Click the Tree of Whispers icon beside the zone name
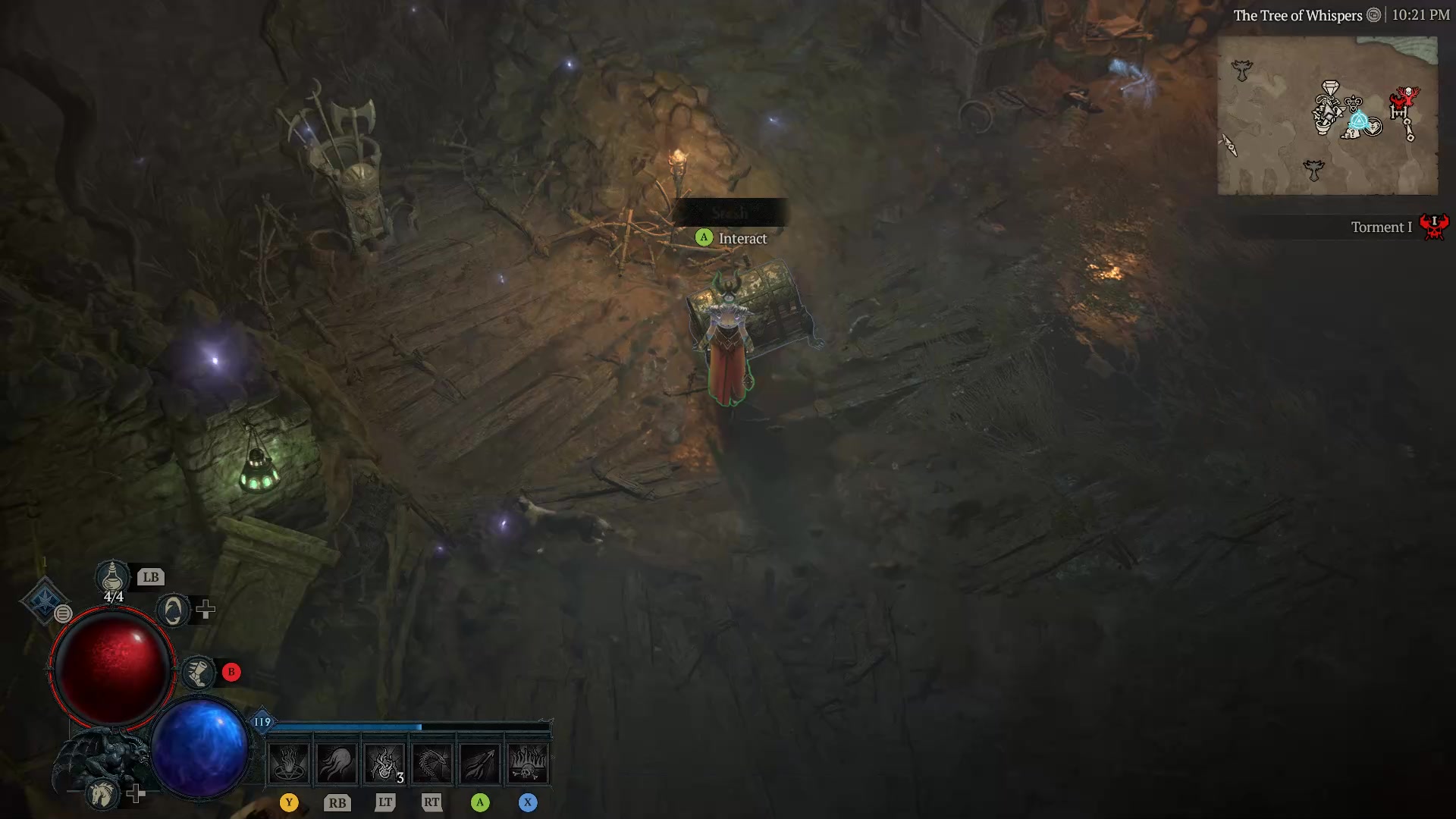The height and width of the screenshot is (819, 1456). coord(1374,14)
